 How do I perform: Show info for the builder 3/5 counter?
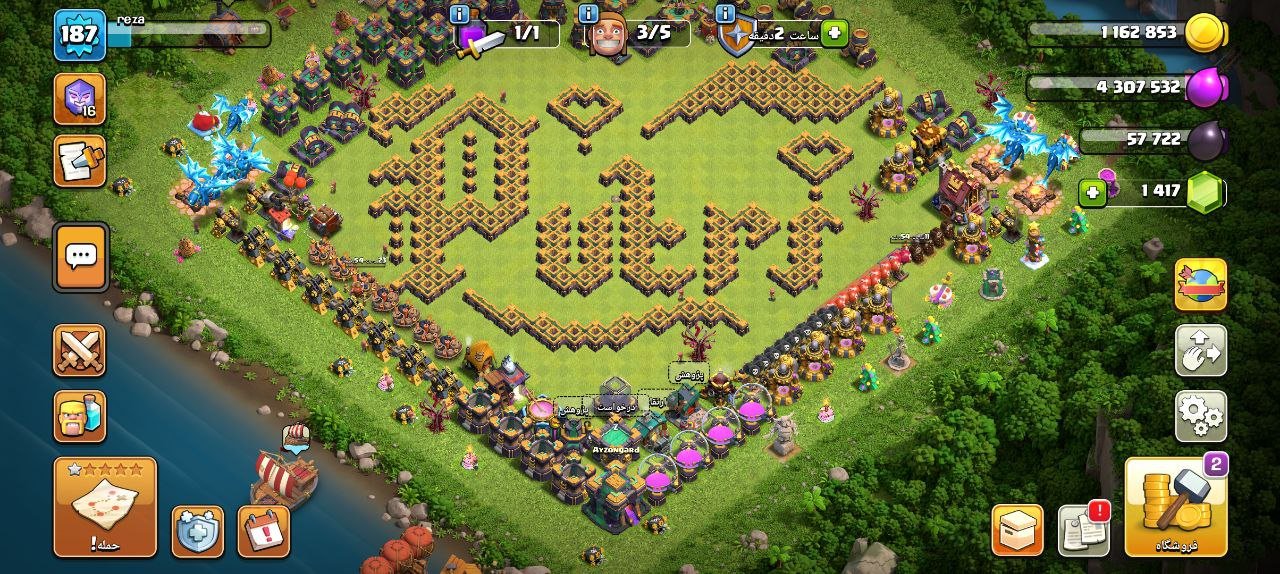tap(585, 14)
